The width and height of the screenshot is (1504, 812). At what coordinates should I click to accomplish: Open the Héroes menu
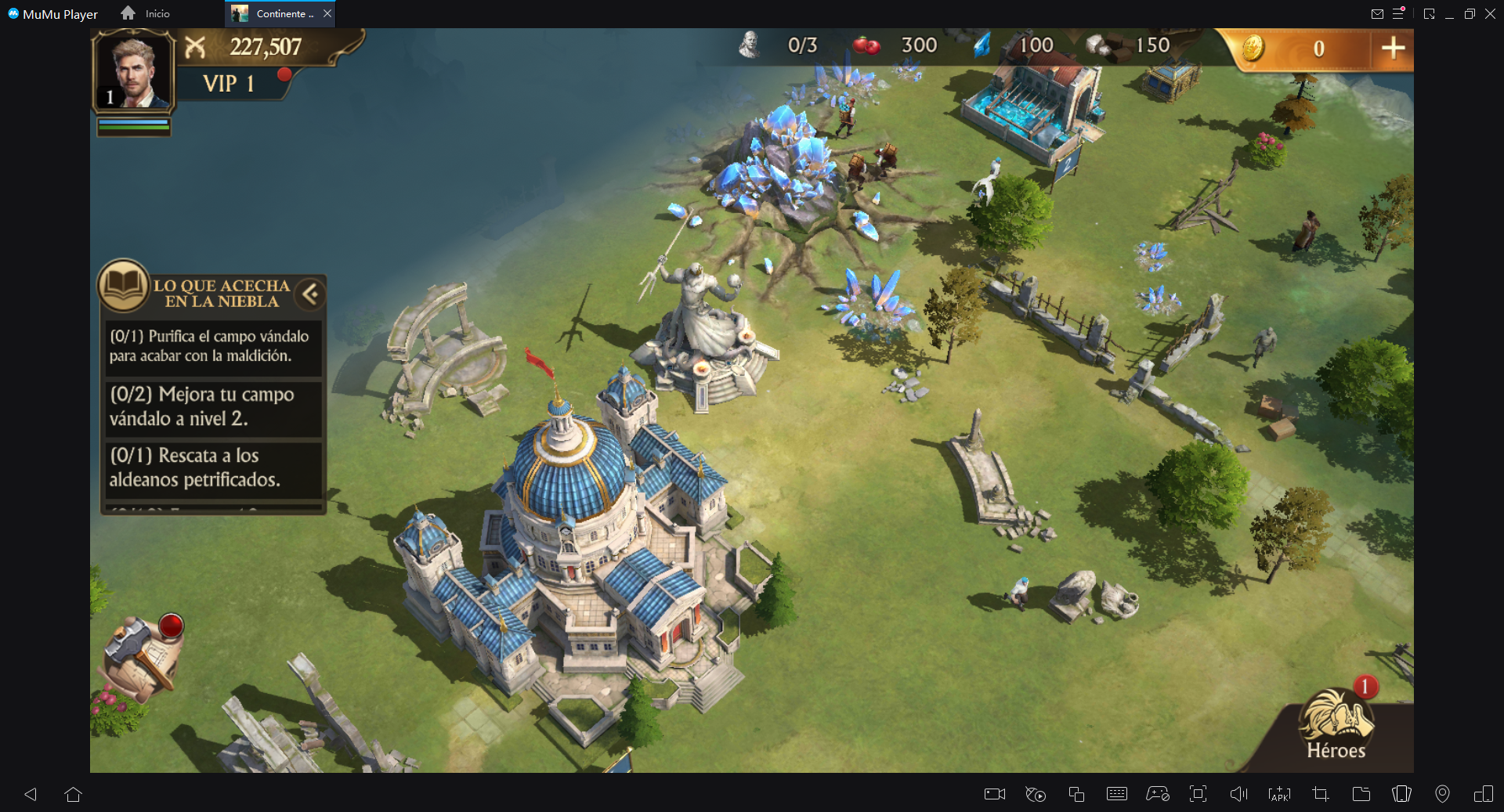[x=1336, y=724]
